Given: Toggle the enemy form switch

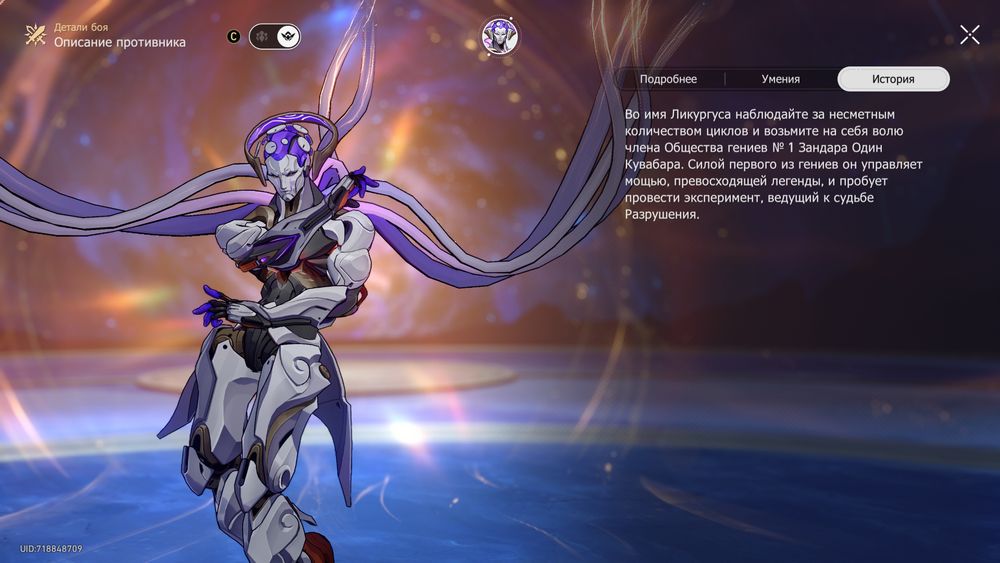Looking at the screenshot, I should [274, 37].
